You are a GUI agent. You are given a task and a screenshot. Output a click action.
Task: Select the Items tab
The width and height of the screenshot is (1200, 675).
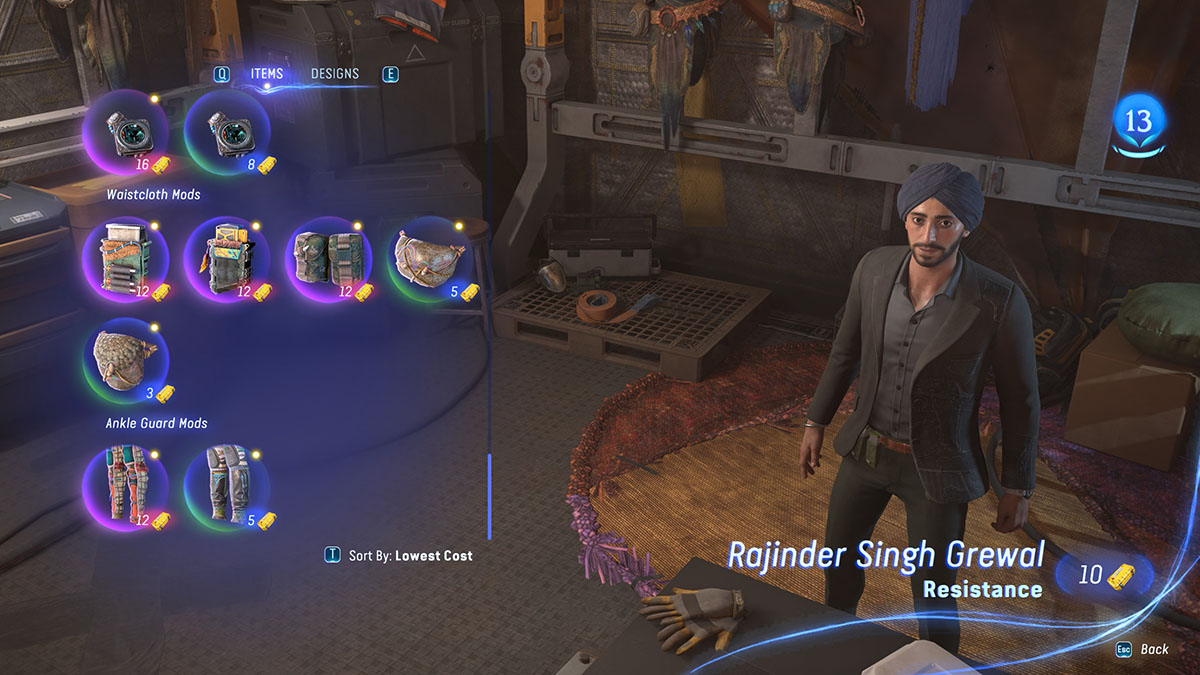pyautogui.click(x=267, y=74)
